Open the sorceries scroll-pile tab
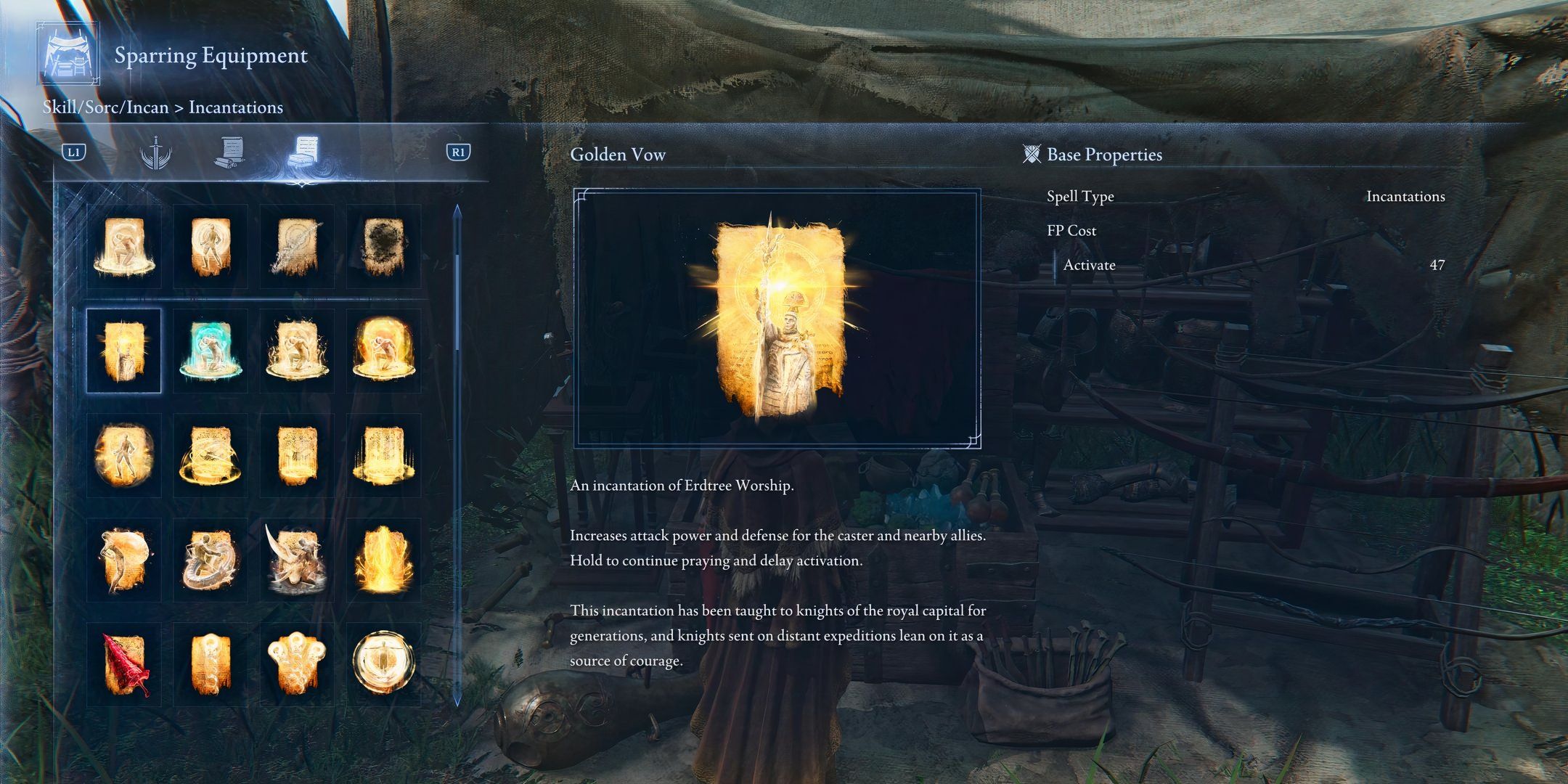1568x784 pixels. click(x=230, y=152)
